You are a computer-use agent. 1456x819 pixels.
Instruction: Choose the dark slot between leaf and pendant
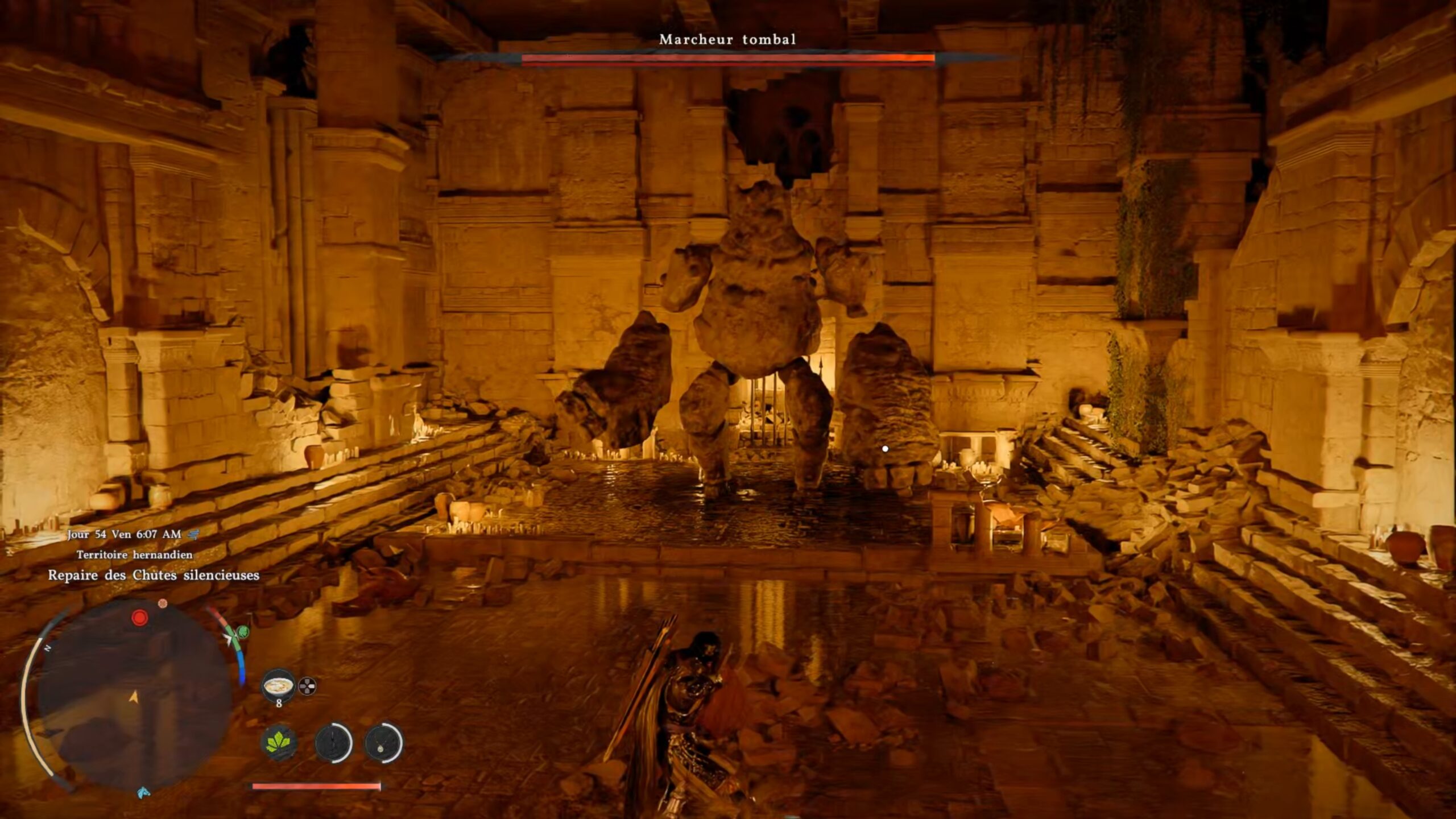[x=333, y=743]
